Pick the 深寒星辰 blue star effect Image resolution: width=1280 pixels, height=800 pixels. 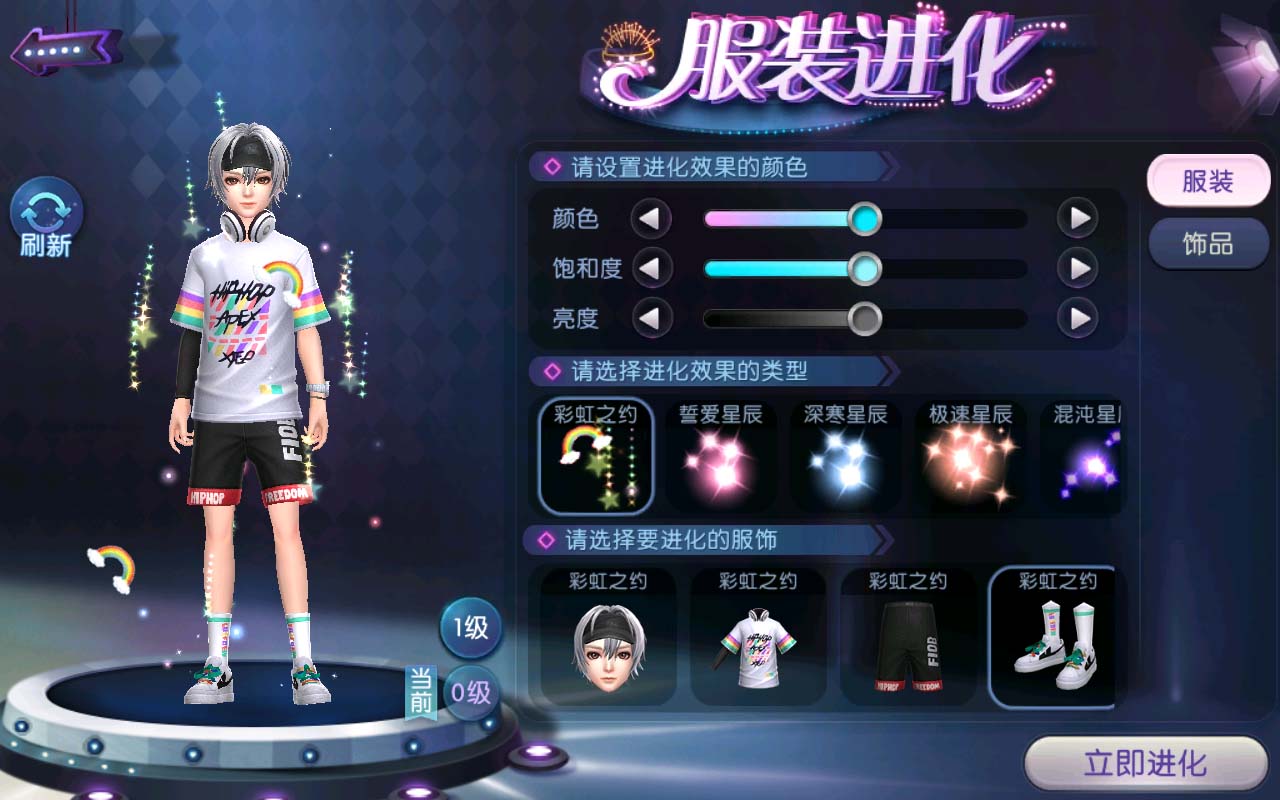click(846, 456)
